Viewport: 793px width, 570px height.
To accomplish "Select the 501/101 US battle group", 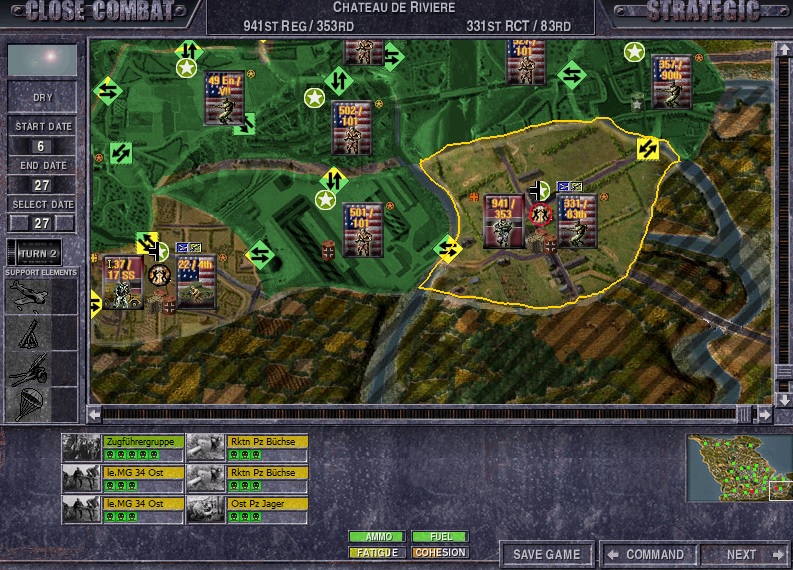I will point(362,229).
